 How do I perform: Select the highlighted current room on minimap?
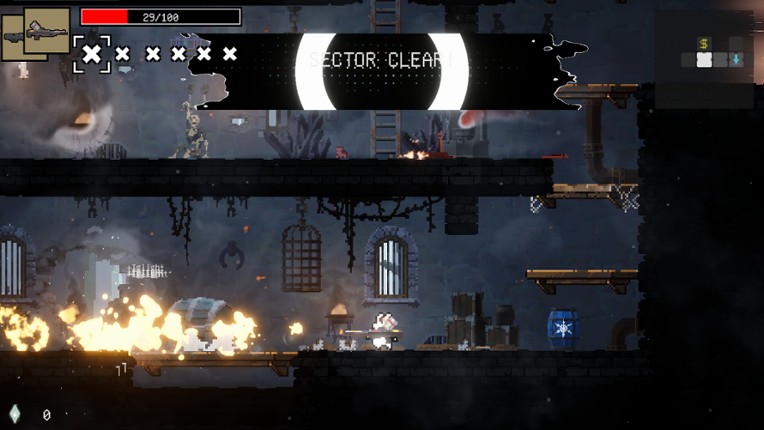point(704,60)
